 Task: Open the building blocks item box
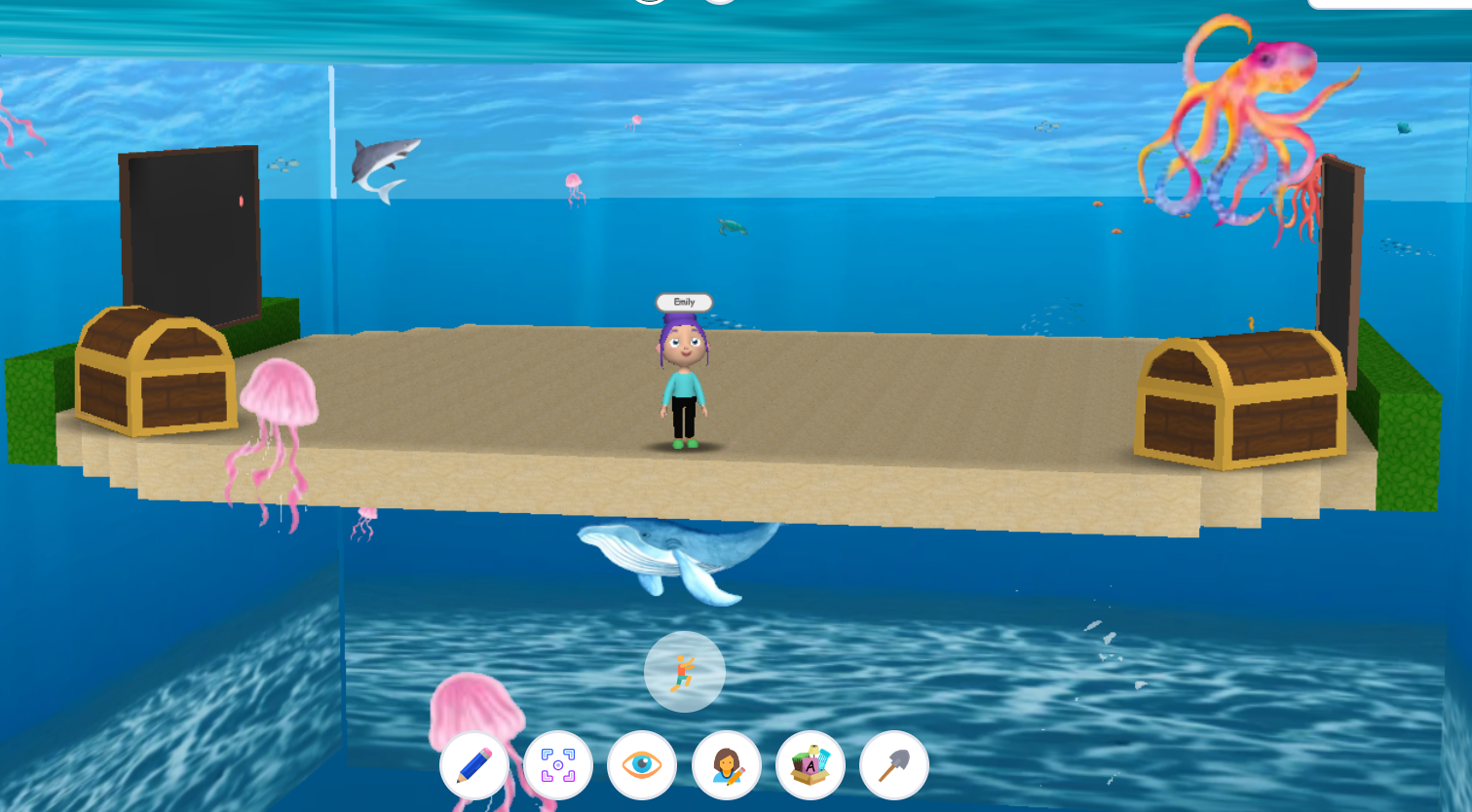(x=810, y=766)
